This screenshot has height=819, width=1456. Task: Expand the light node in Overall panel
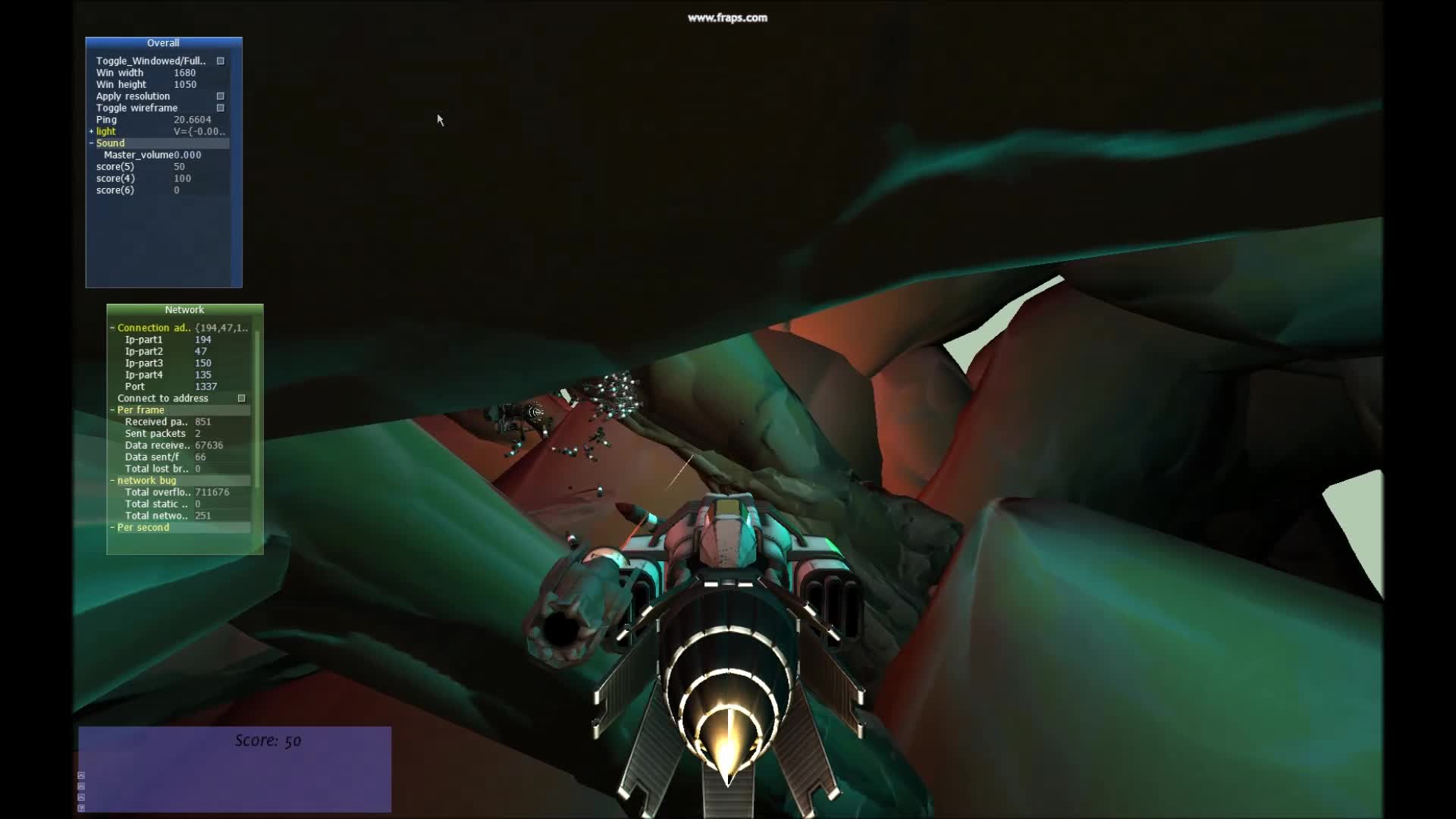(x=92, y=131)
